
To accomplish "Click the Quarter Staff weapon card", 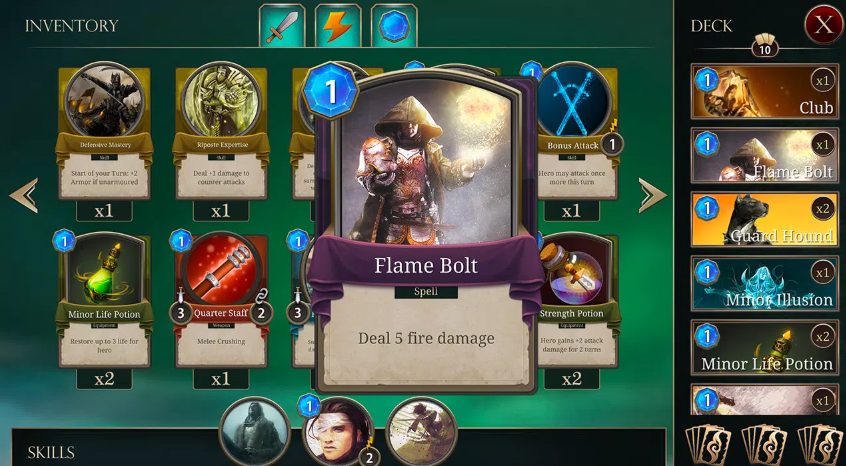I will [x=221, y=298].
